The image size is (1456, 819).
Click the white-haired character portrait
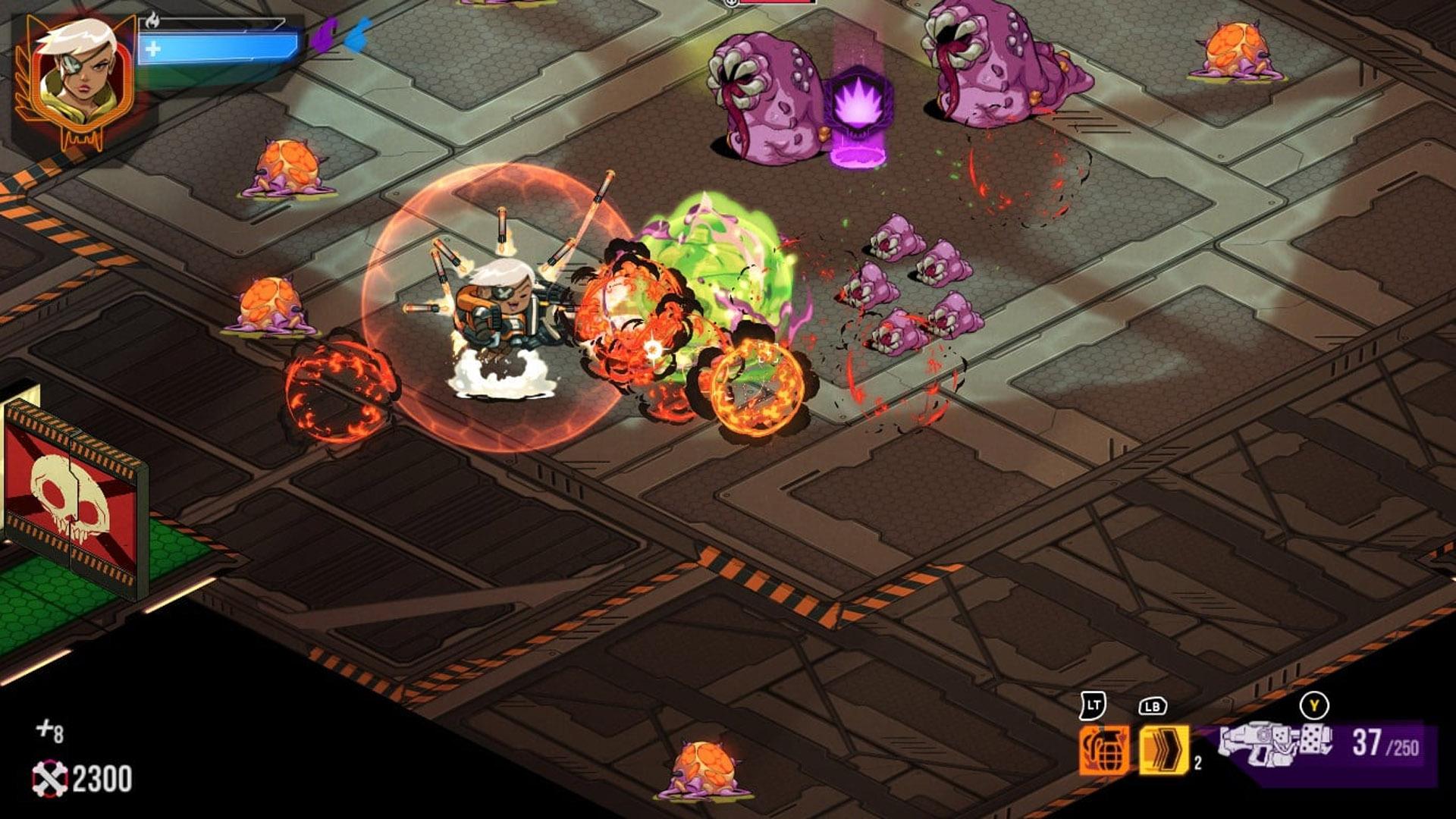pyautogui.click(x=74, y=78)
